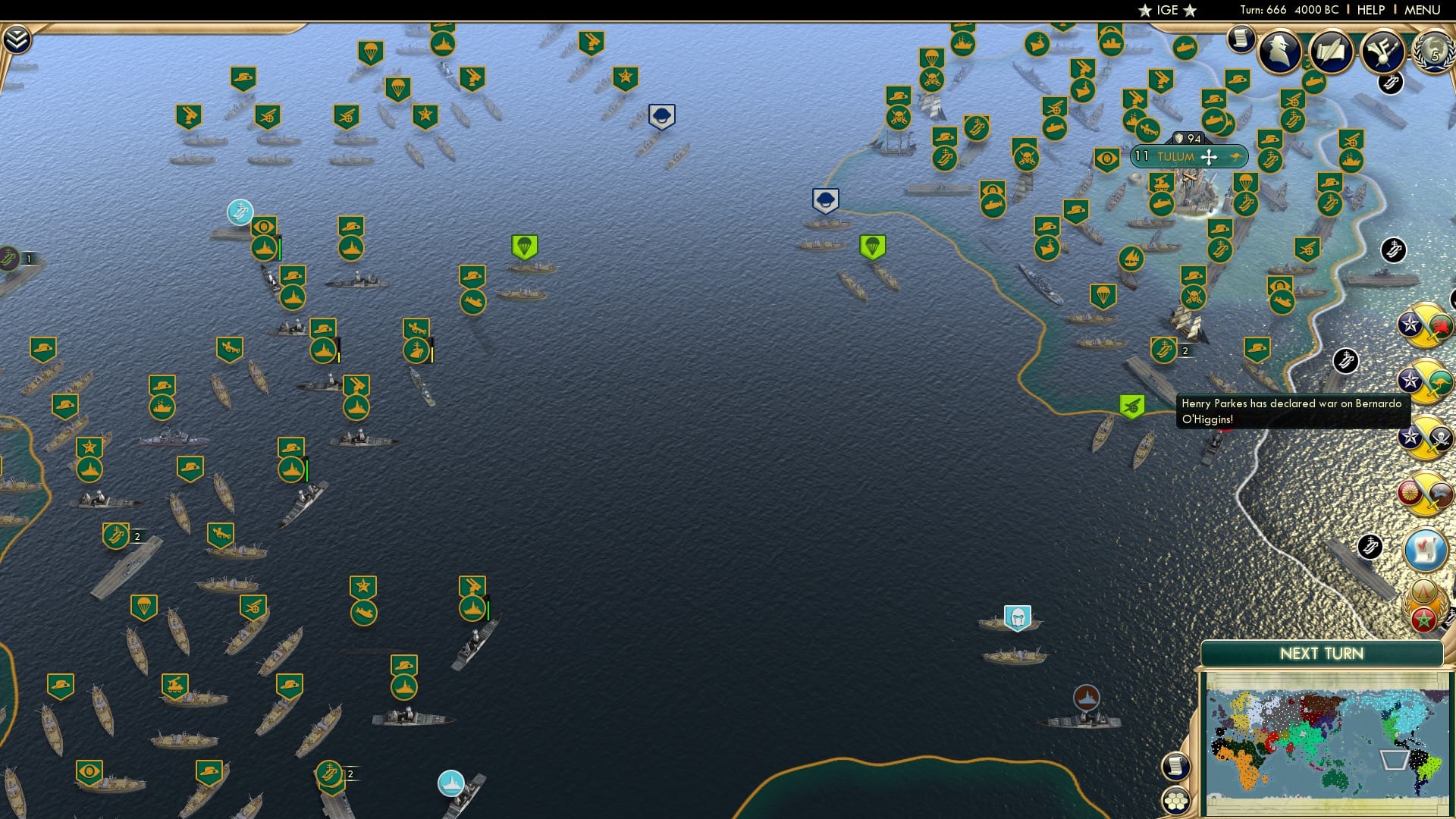Screen dimensions: 1456x819
Task: Toggle strategic view with the hexagon icon
Action: click(x=1176, y=799)
